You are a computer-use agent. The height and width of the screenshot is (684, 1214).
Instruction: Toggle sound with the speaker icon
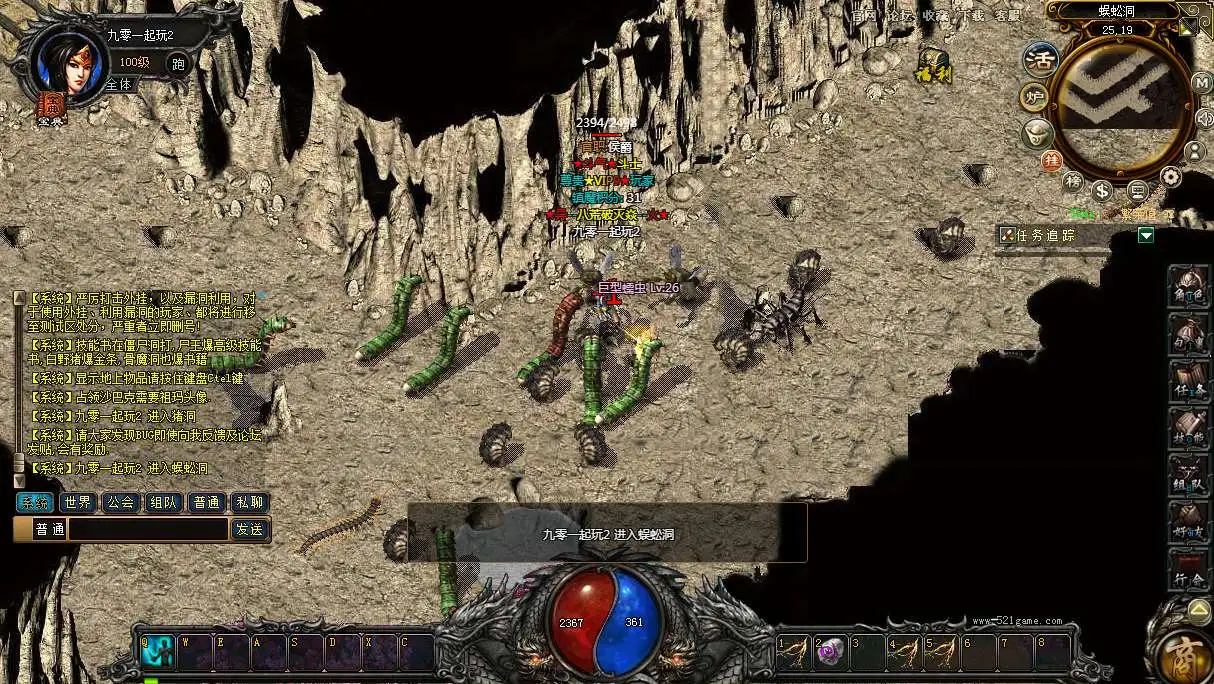1204,118
